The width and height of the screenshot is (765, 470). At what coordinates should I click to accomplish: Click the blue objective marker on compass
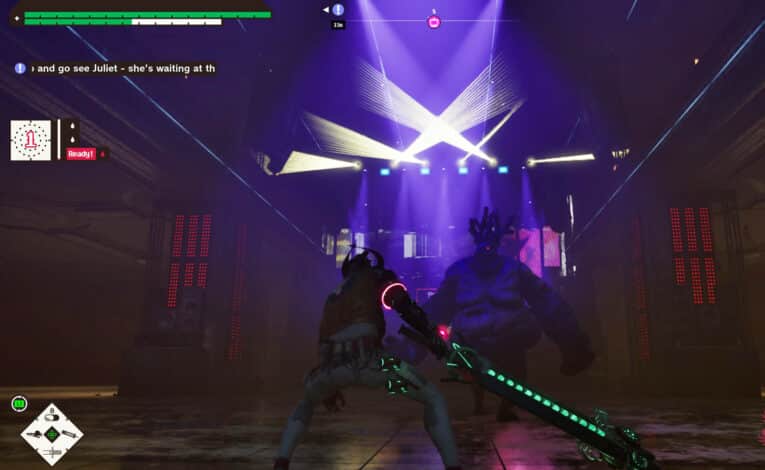(x=338, y=10)
